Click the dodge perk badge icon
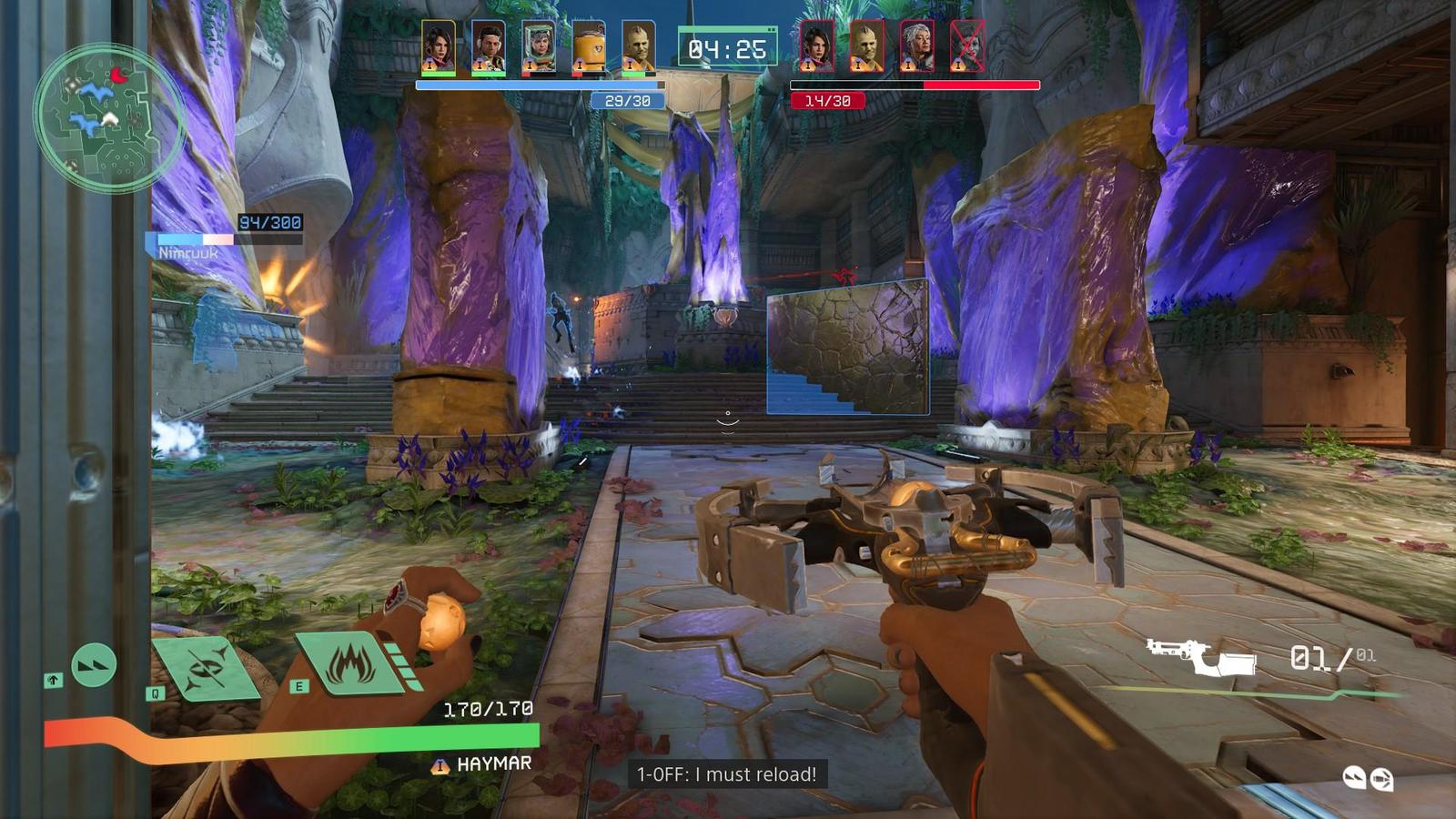The height and width of the screenshot is (819, 1456). tap(1353, 776)
